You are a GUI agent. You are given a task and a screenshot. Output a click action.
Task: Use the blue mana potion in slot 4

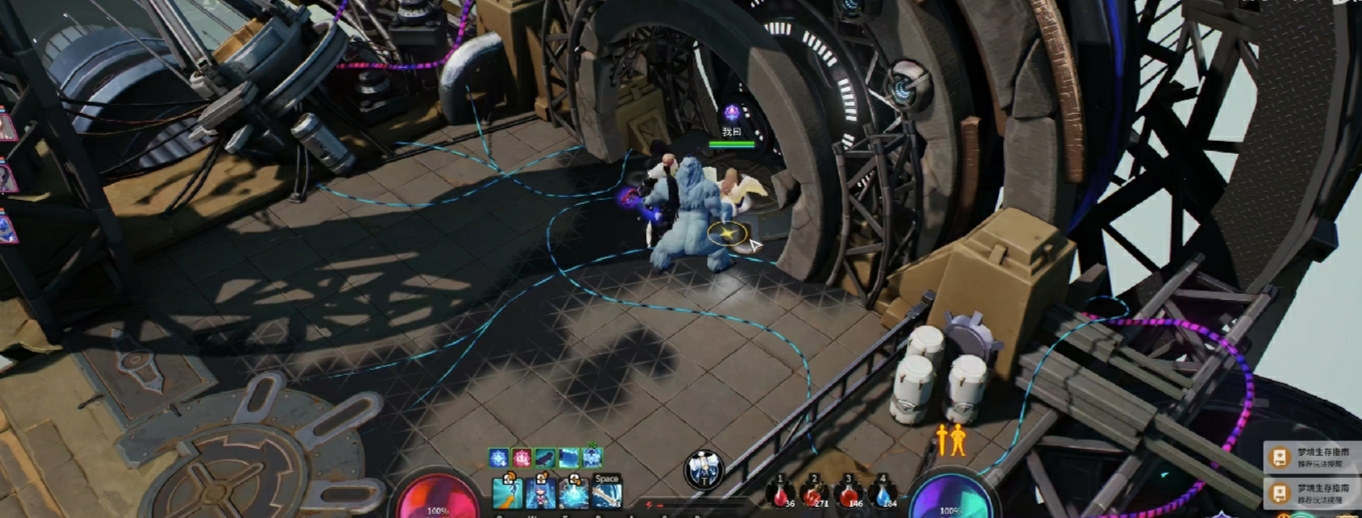[883, 493]
